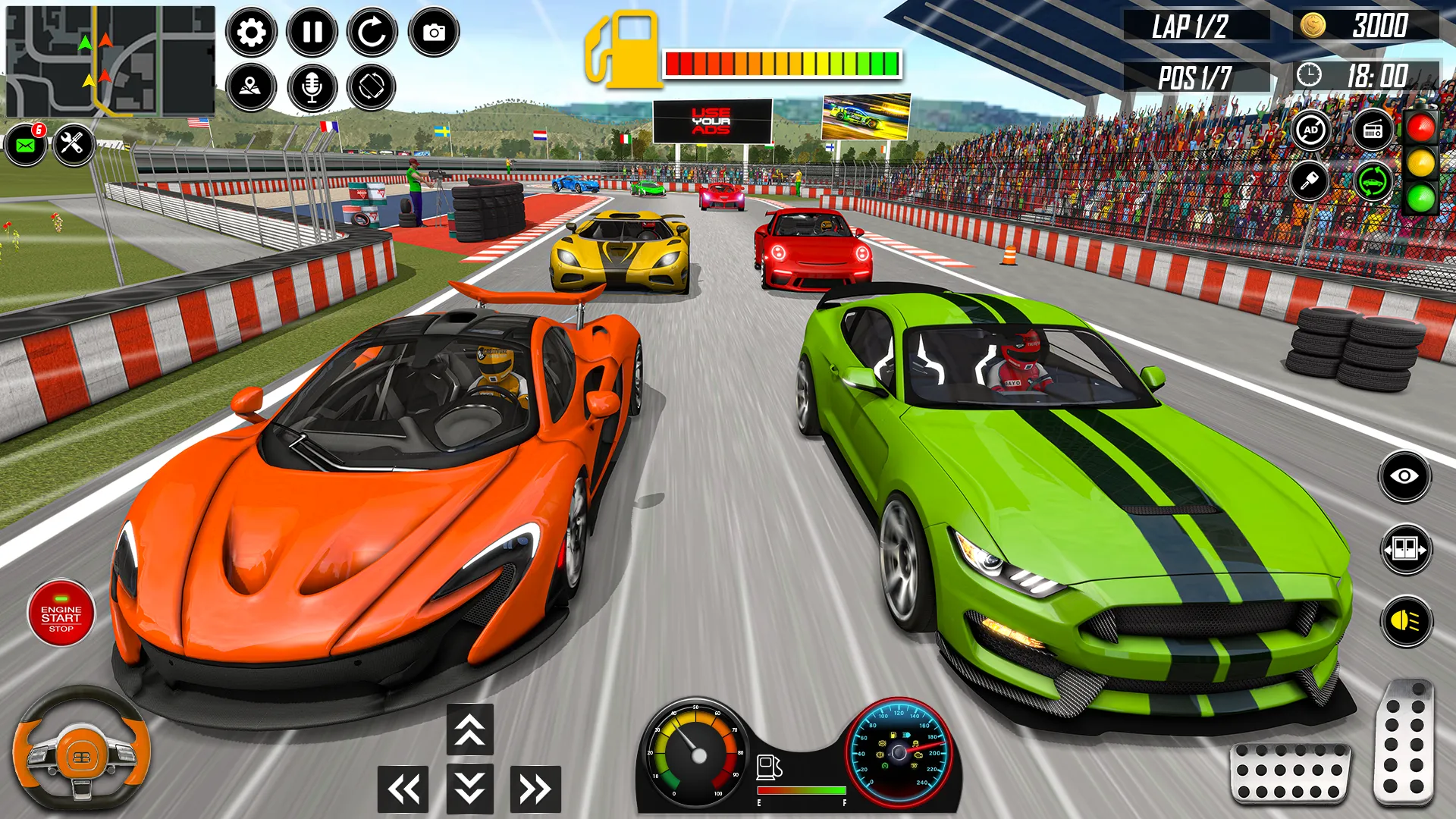Image resolution: width=1456 pixels, height=819 pixels.
Task: Tap the screen rotation button
Action: tap(372, 87)
